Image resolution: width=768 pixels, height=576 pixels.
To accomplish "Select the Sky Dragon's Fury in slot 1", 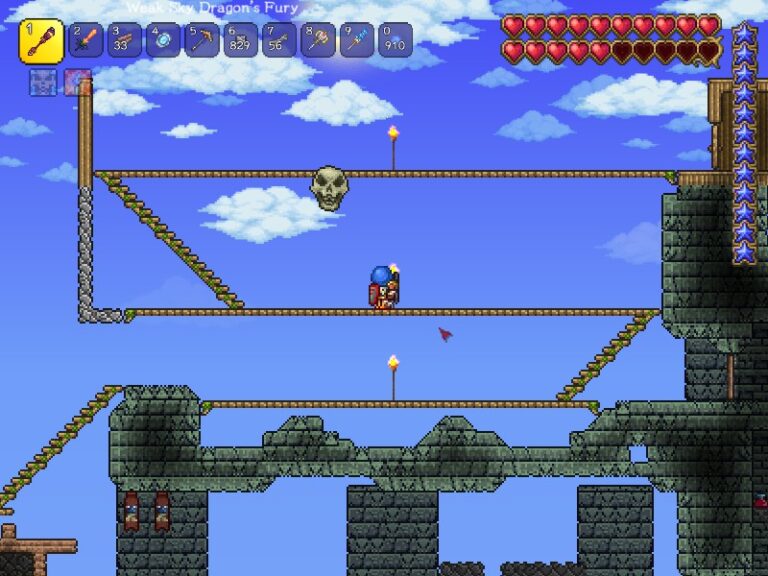I will tap(41, 41).
